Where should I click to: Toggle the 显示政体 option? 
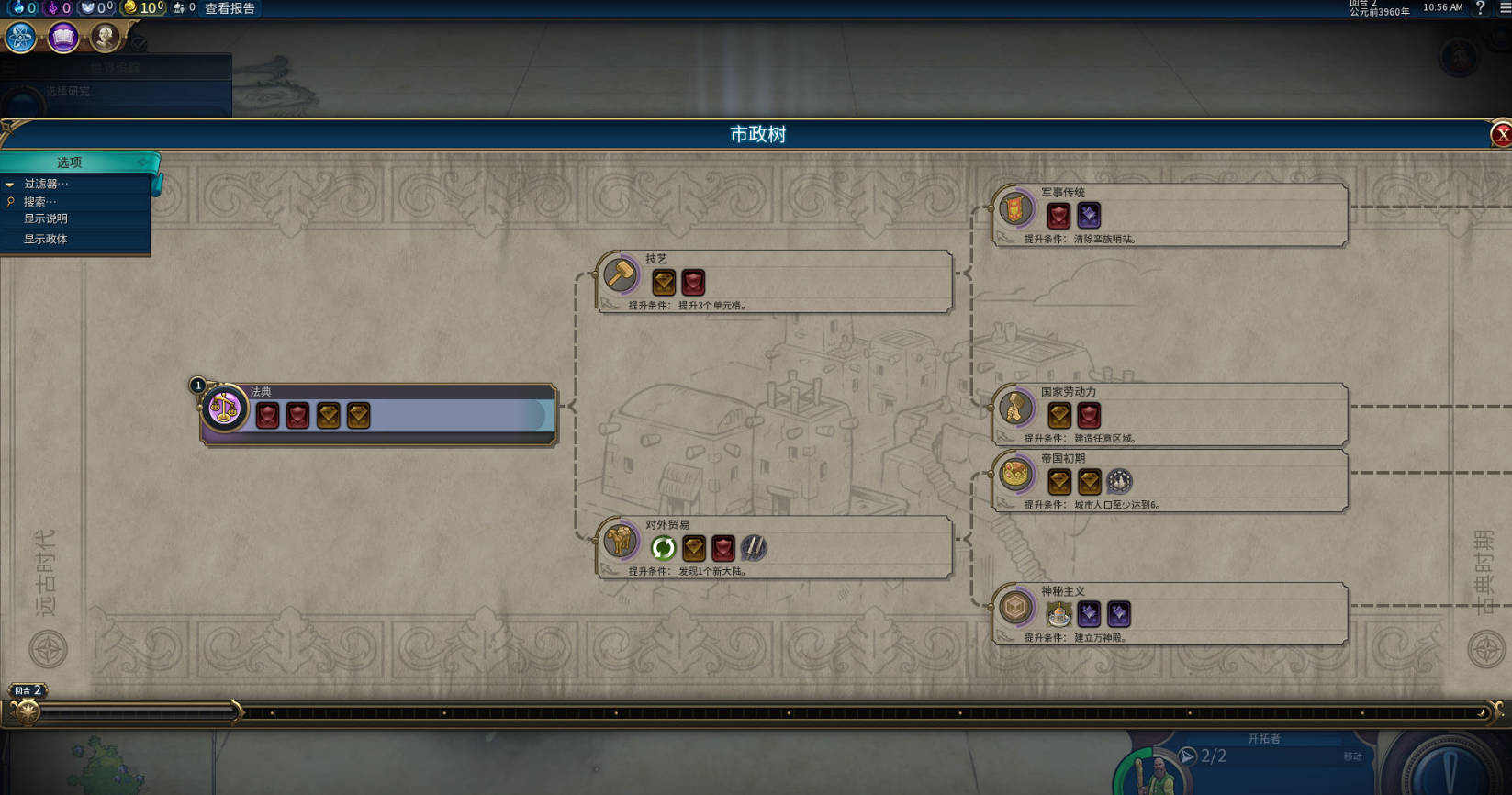pyautogui.click(x=46, y=240)
